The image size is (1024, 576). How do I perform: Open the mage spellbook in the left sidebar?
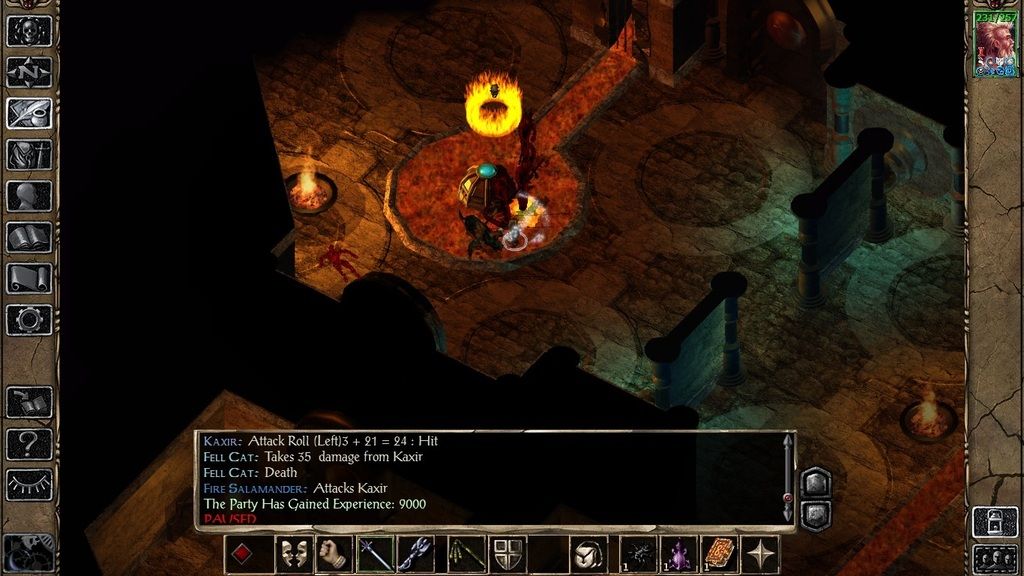(29, 237)
